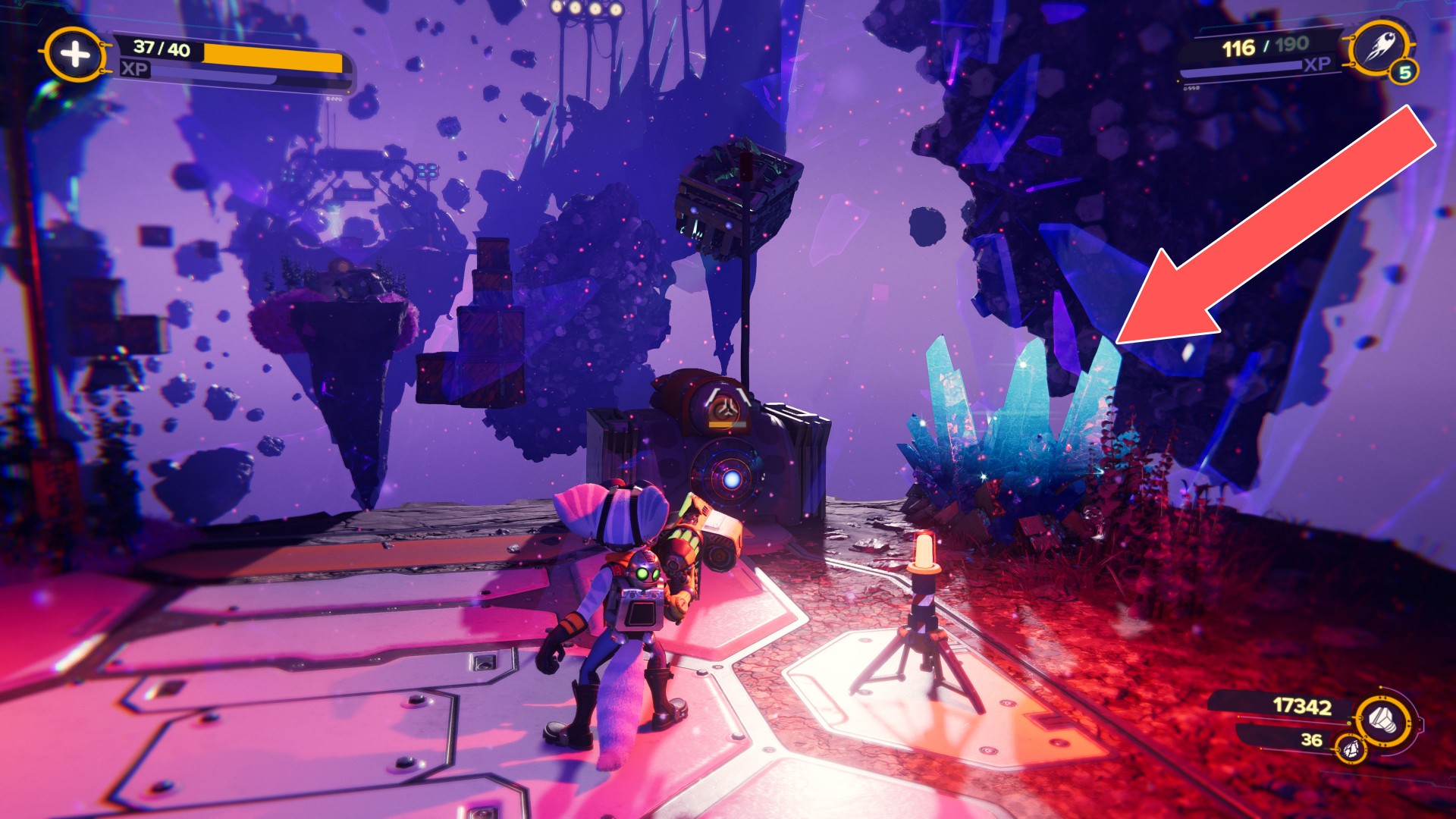Click the bolts currency icon
This screenshot has width=1456, height=819.
point(1385,718)
